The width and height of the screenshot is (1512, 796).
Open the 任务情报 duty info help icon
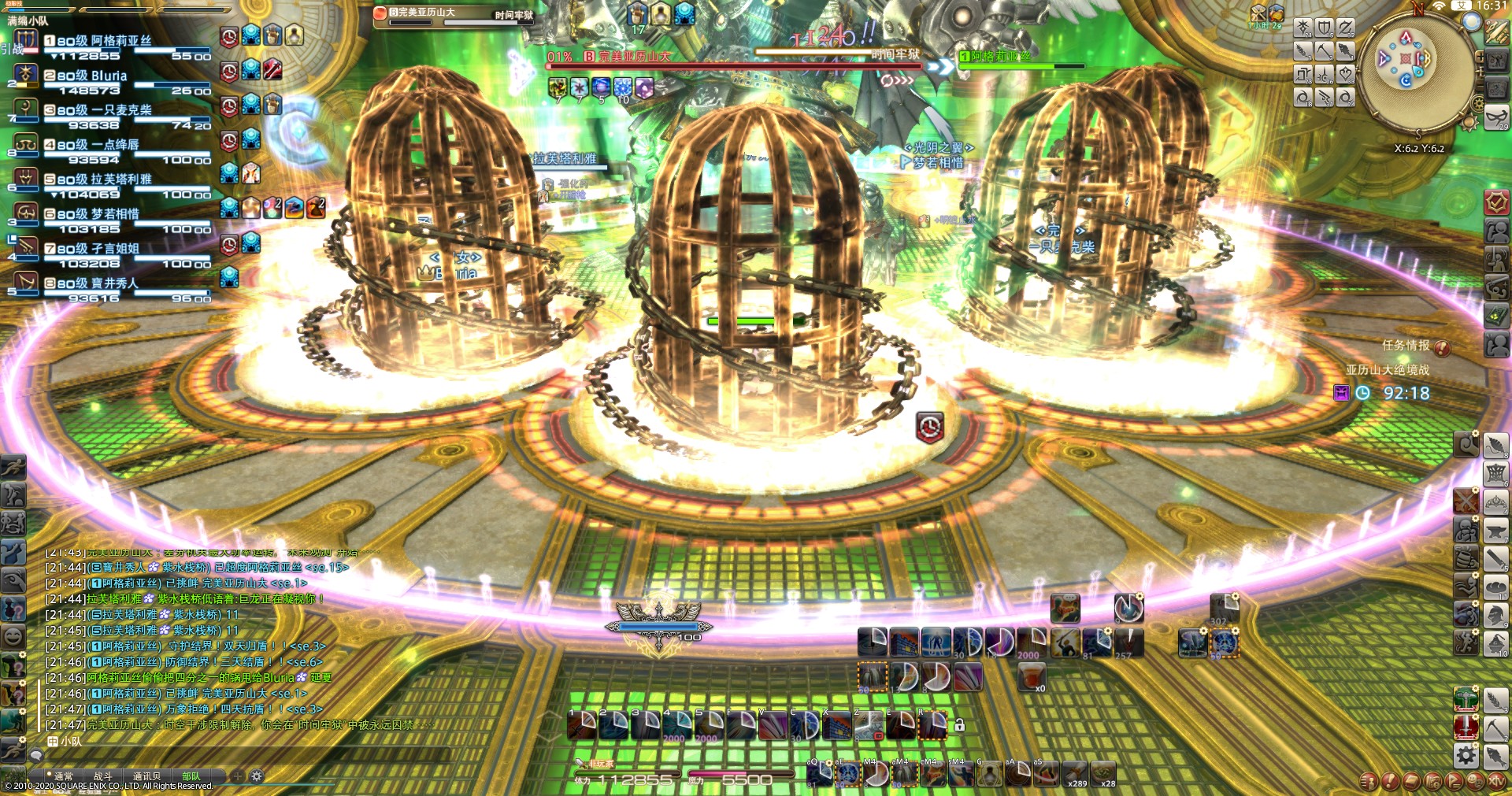[x=1442, y=347]
